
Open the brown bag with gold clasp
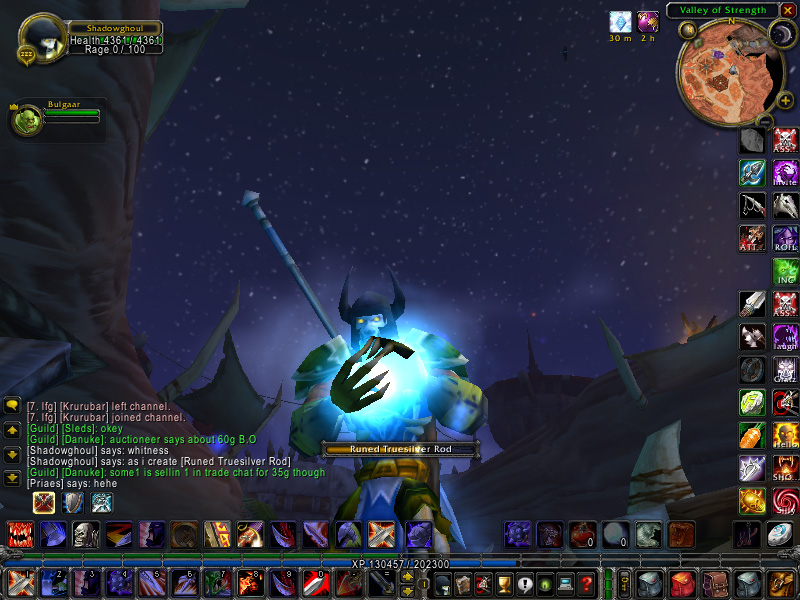pyautogui.click(x=716, y=583)
